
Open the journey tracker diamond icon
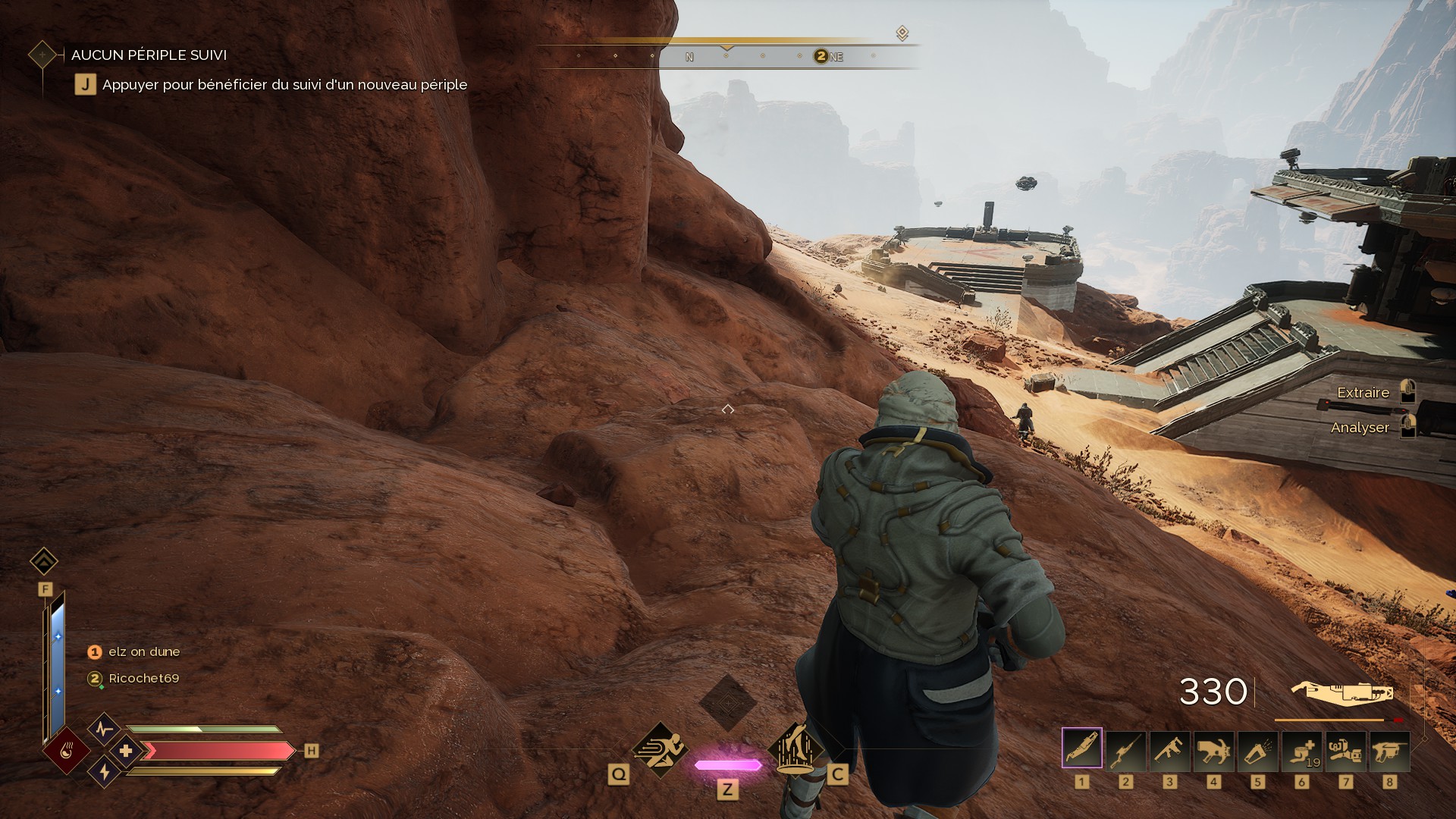point(42,55)
